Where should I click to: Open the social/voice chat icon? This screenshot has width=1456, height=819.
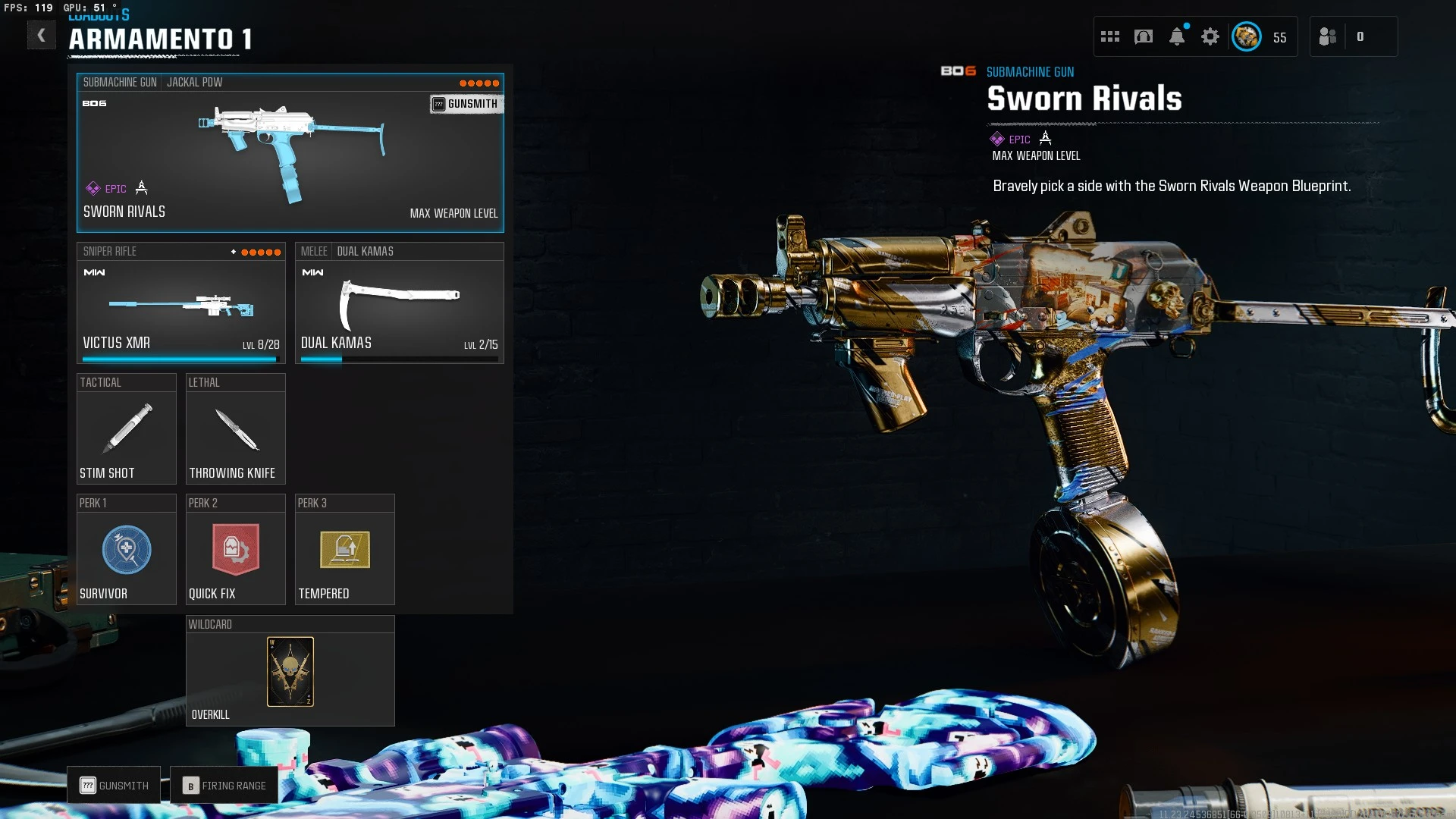click(1144, 36)
